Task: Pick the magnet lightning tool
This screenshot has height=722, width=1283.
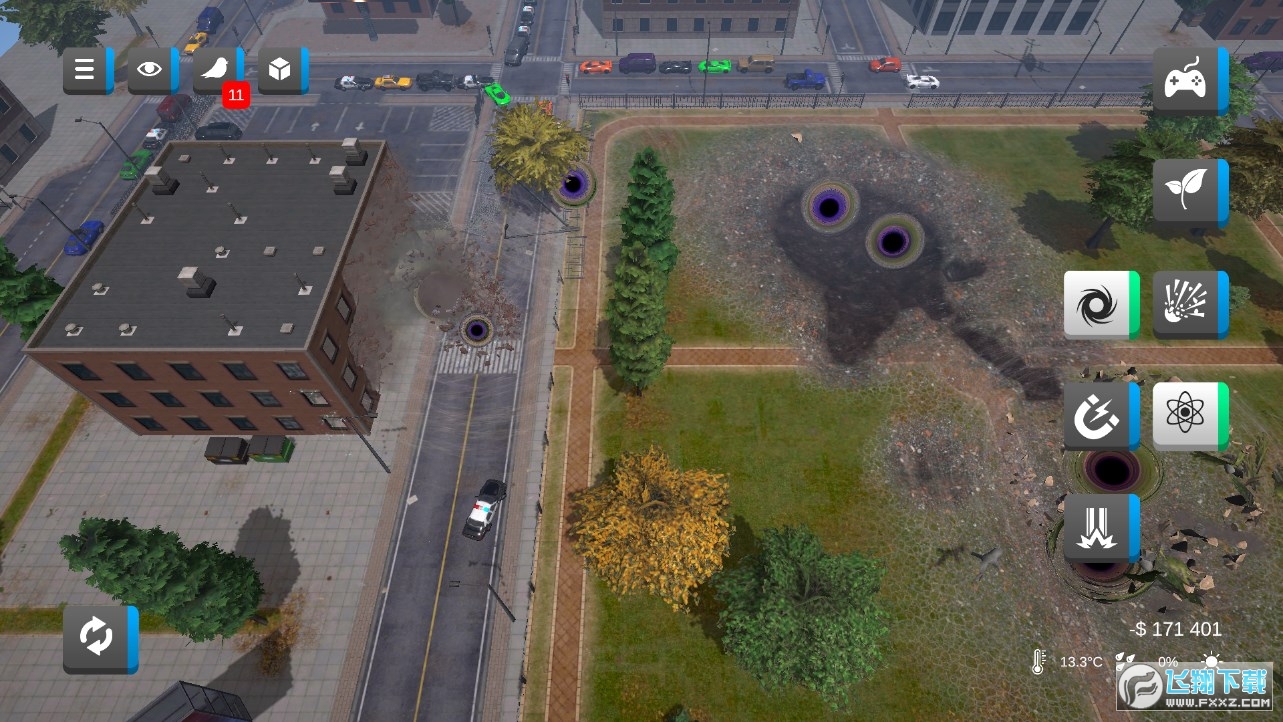Action: click(x=1099, y=415)
